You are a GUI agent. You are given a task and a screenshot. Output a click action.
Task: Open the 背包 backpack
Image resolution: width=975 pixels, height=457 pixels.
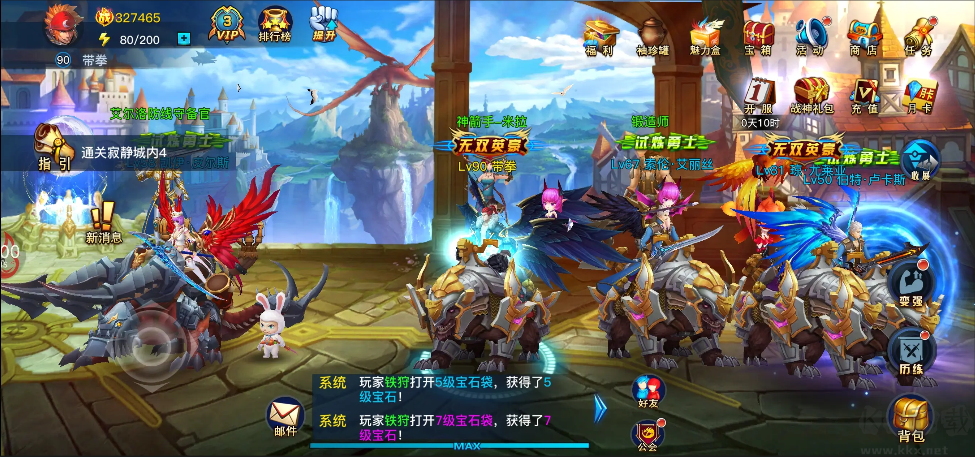pyautogui.click(x=911, y=418)
